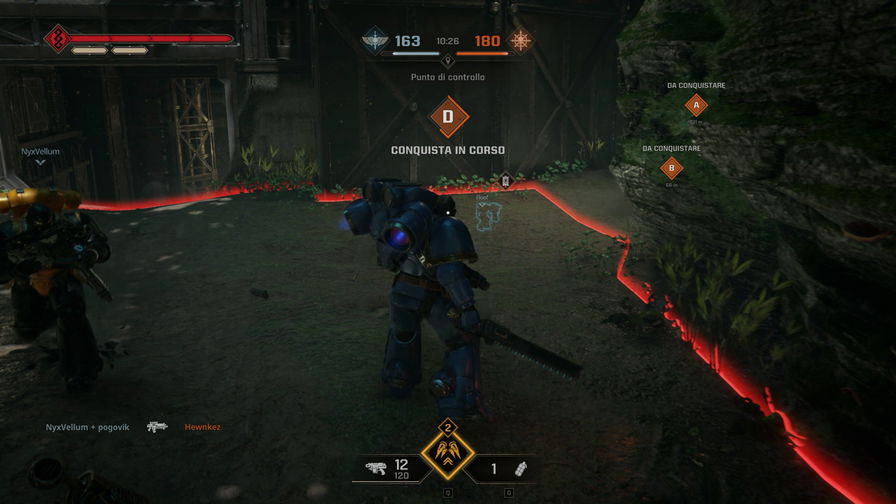The image size is (896, 504).
Task: Click the player emblem beside the health bar
Action: [55, 40]
